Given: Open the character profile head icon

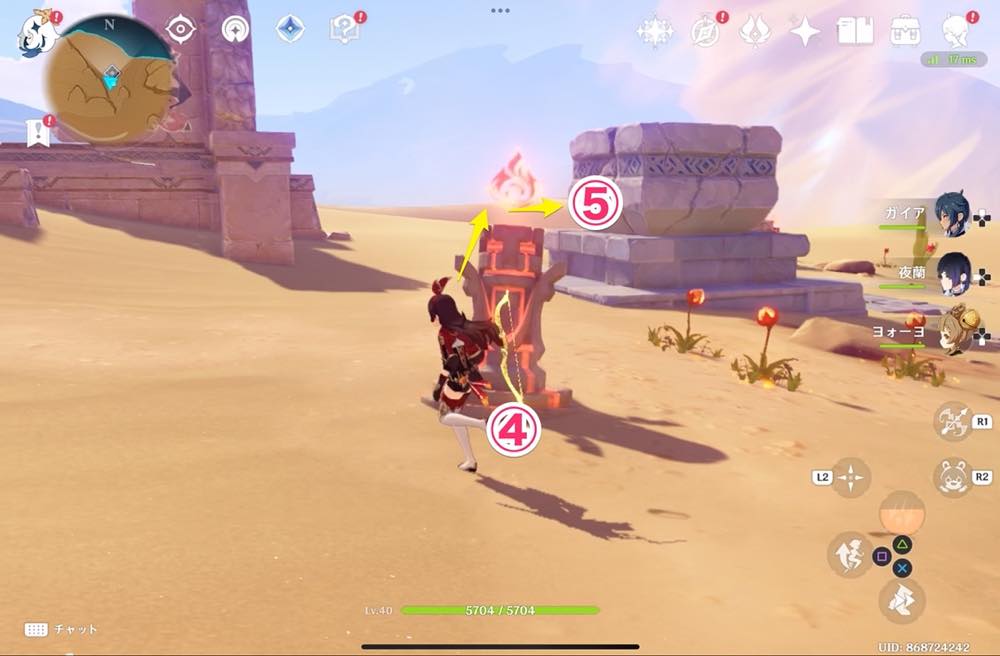Looking at the screenshot, I should coord(958,30).
